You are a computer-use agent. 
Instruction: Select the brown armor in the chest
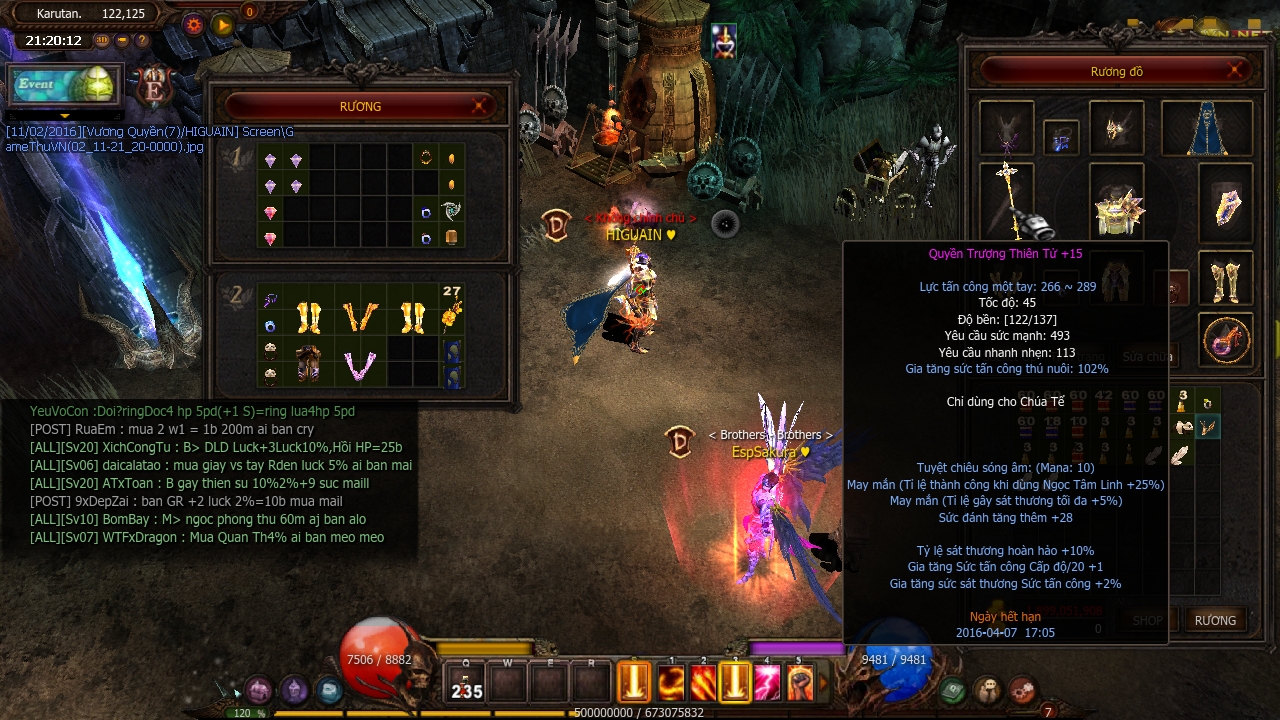pyautogui.click(x=308, y=363)
